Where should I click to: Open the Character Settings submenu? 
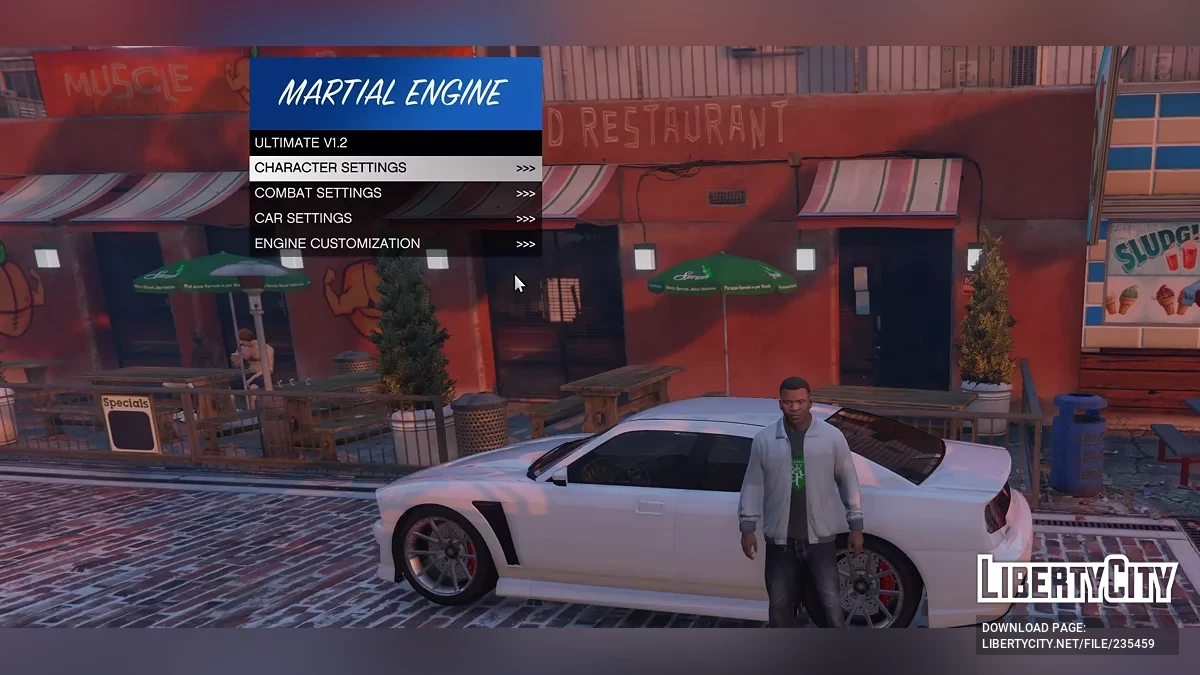click(x=395, y=168)
